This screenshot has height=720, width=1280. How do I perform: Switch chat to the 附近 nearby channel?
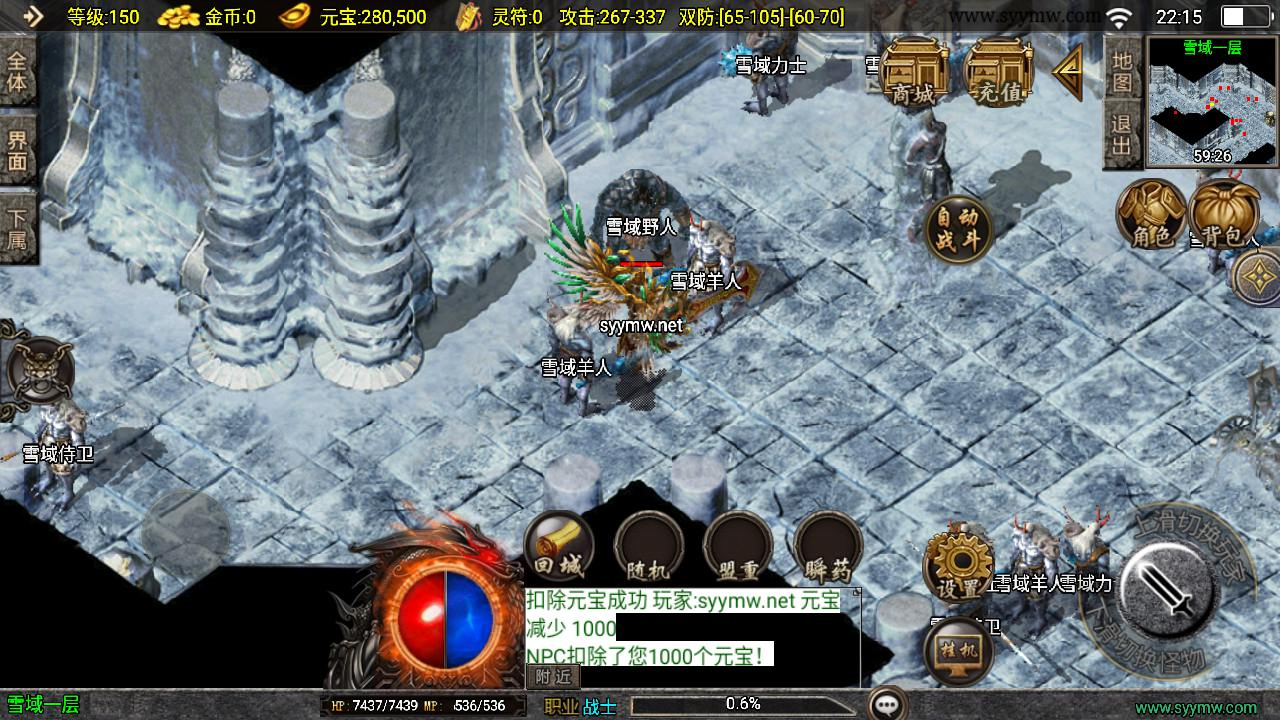[x=553, y=677]
